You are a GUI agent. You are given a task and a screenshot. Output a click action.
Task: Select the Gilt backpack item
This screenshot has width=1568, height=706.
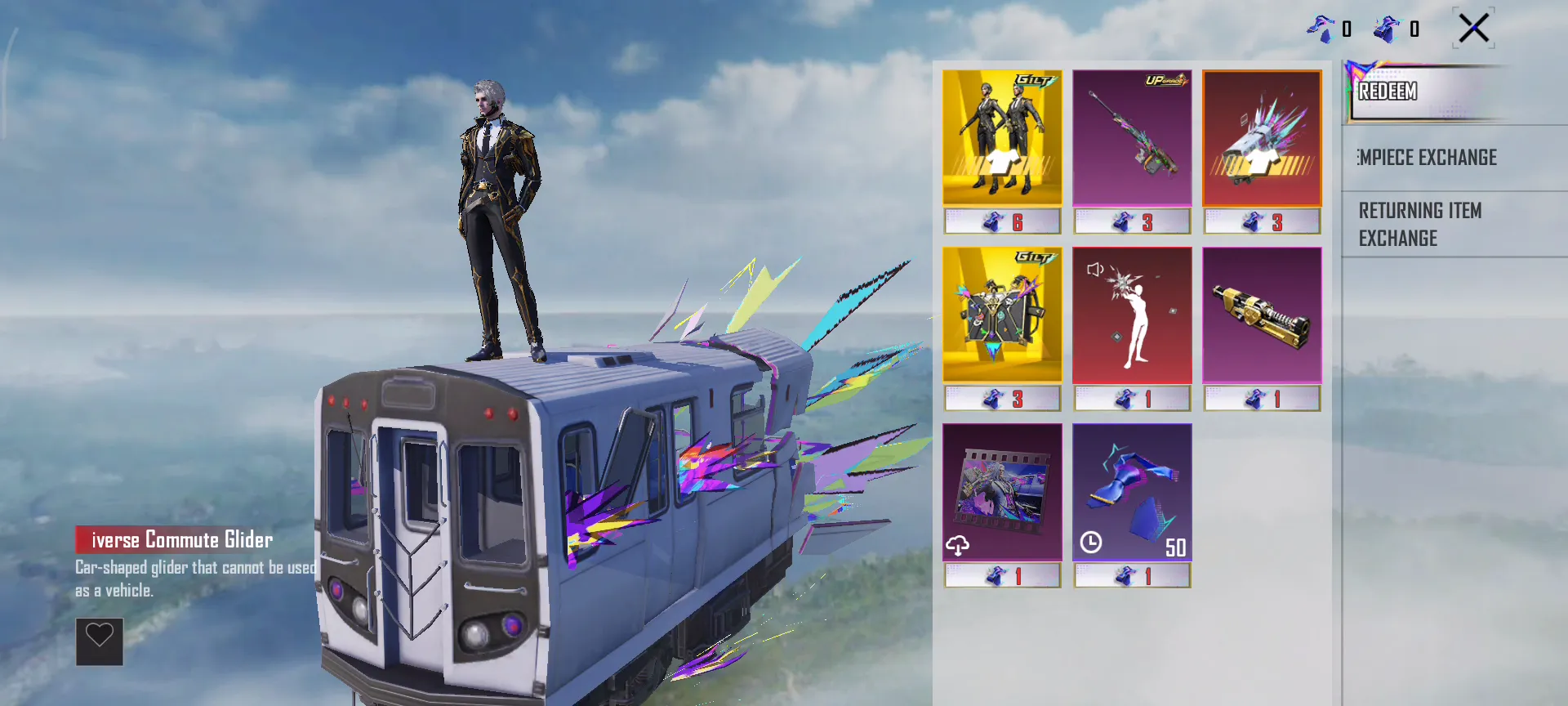click(x=1002, y=315)
